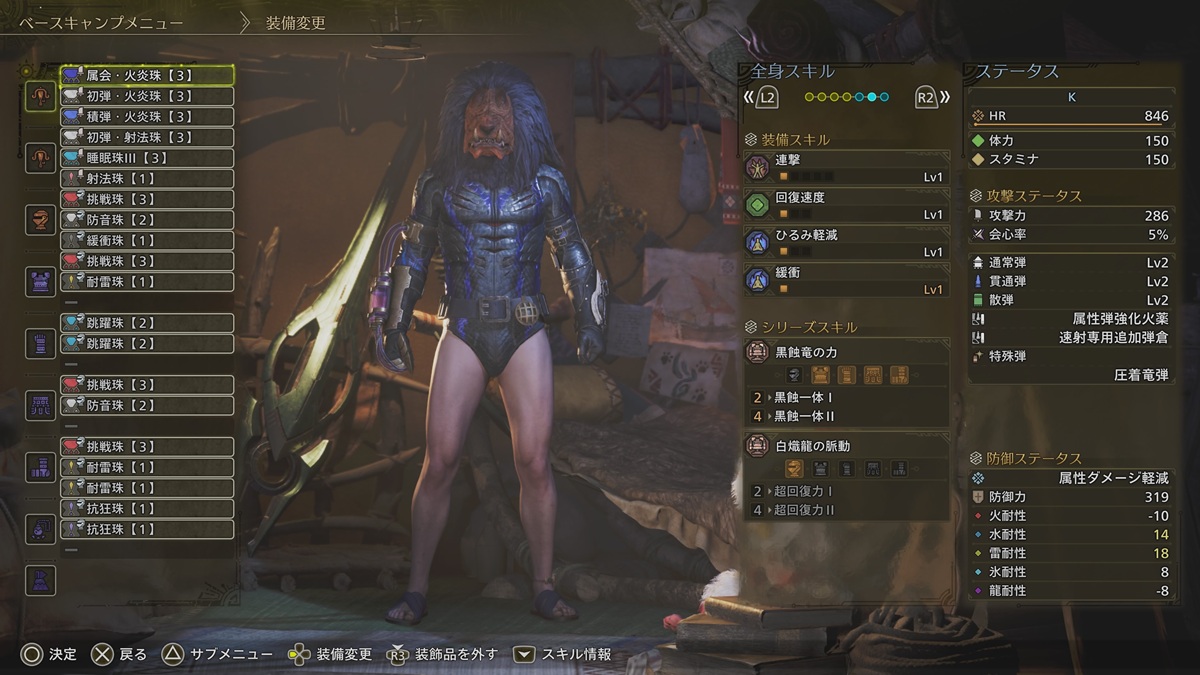
Task: Select the ひるみ軽減 skill row
Action: point(846,243)
